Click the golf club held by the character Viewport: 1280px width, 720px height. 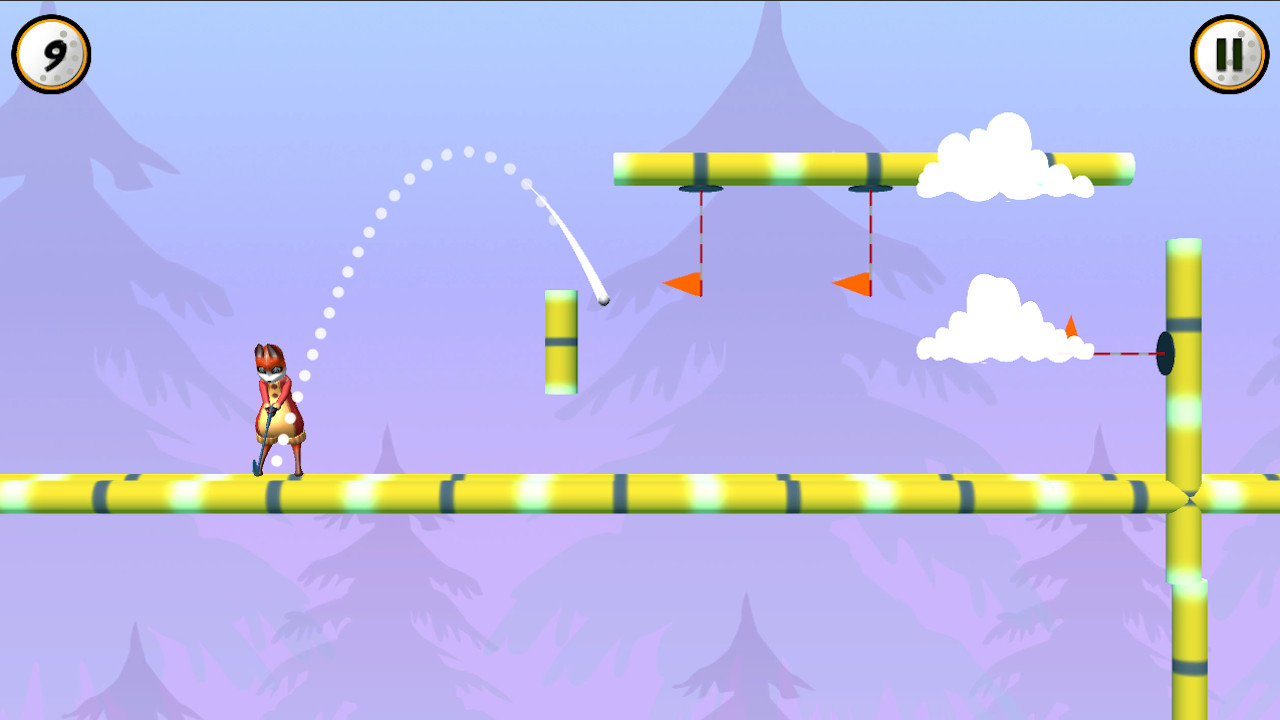tap(263, 440)
